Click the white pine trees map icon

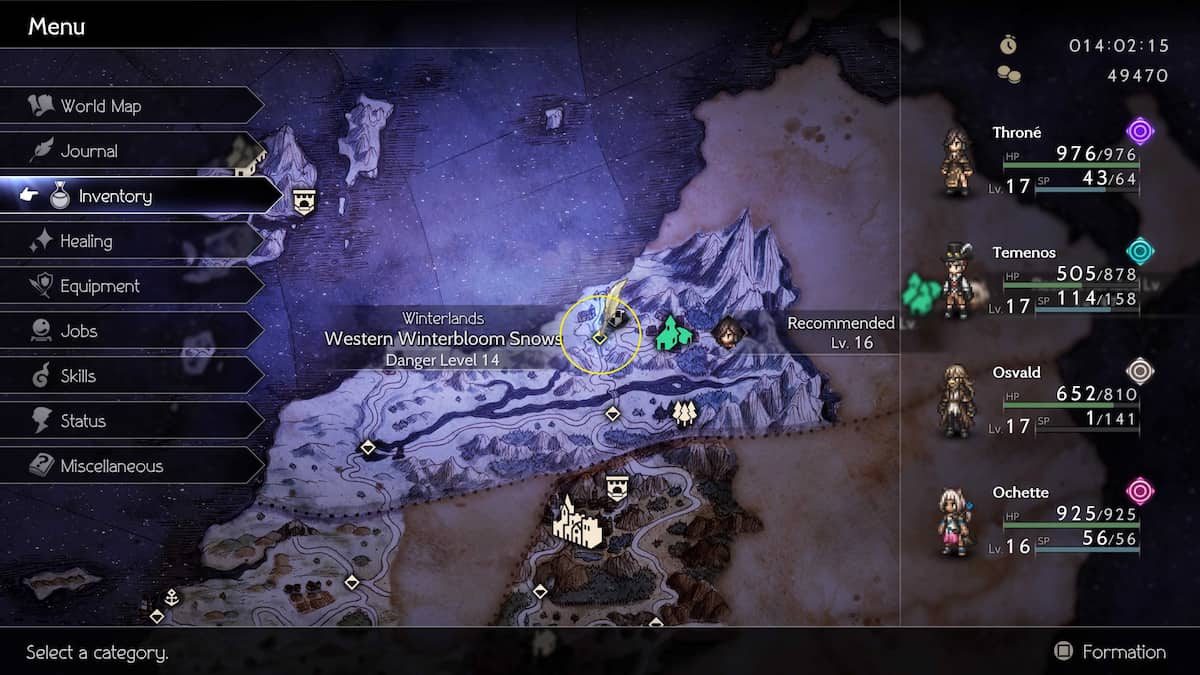(684, 413)
